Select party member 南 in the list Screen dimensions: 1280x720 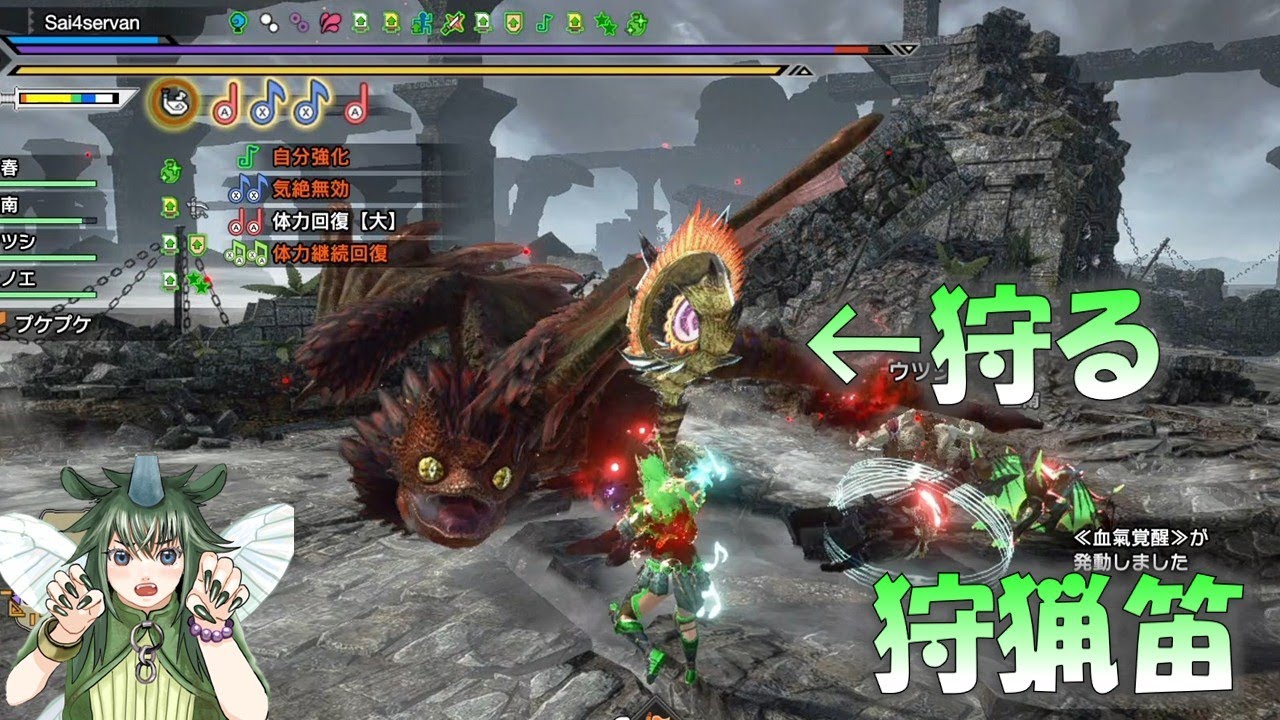point(11,205)
